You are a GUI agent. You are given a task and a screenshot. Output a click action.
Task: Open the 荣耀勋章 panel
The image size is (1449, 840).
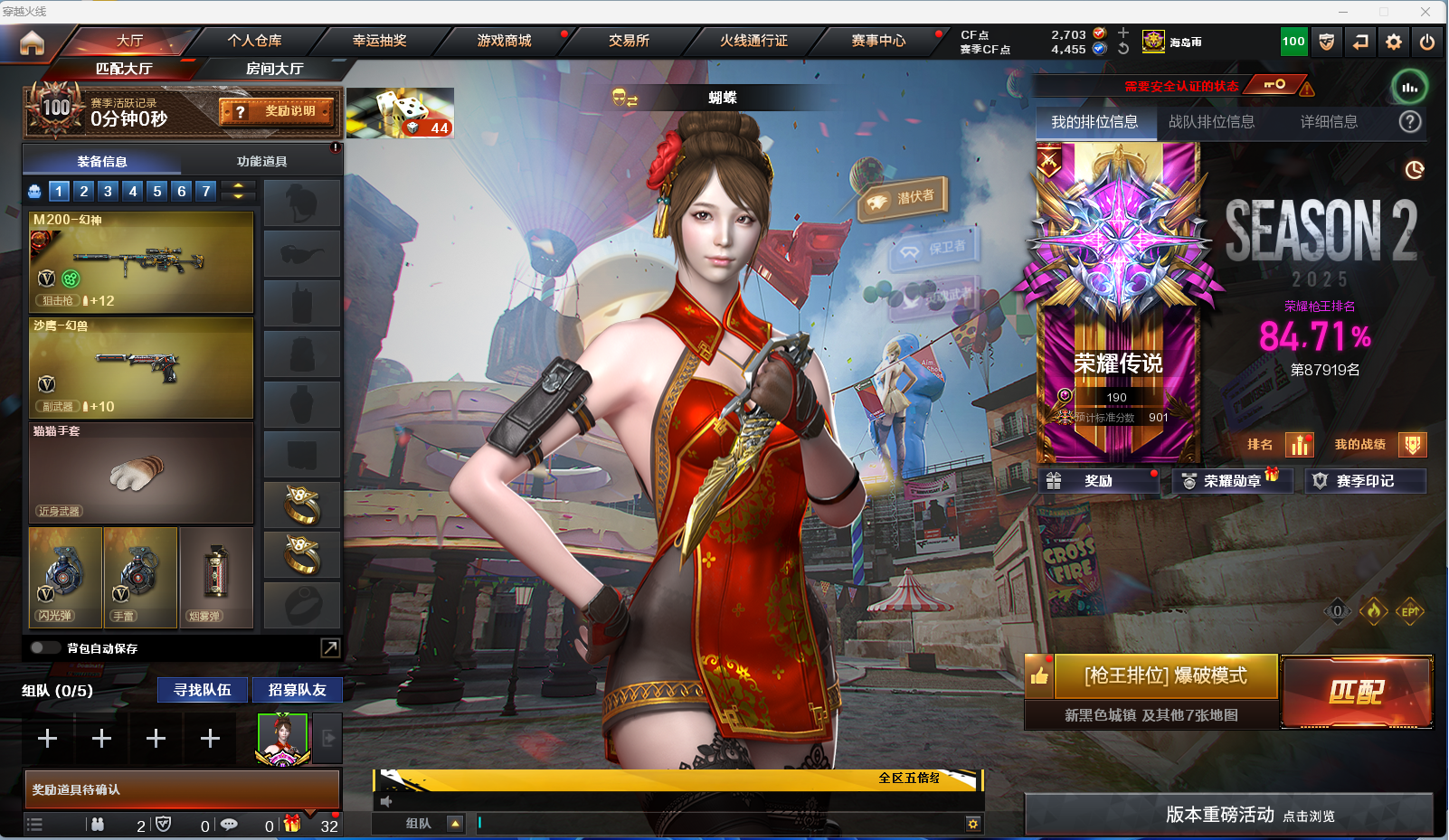coord(1231,481)
